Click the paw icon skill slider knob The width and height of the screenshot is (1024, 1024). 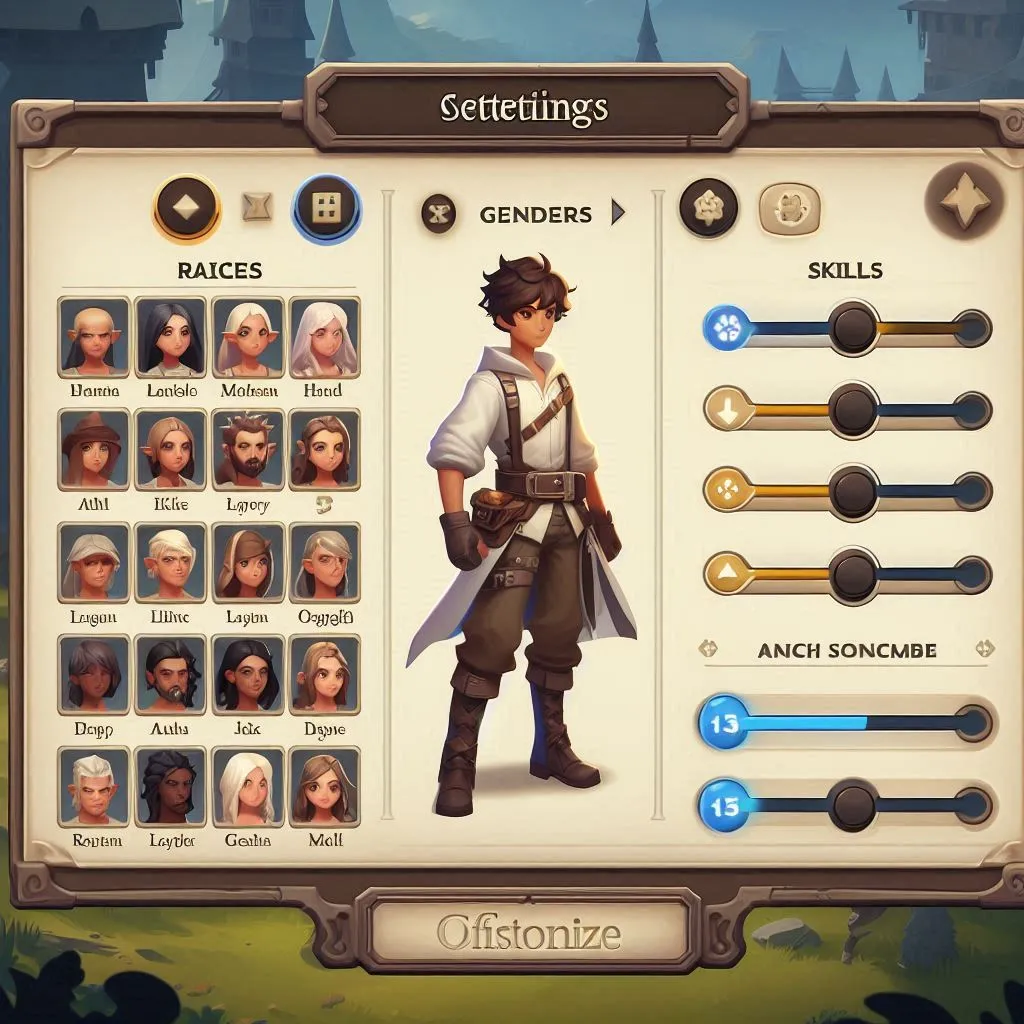pos(854,328)
